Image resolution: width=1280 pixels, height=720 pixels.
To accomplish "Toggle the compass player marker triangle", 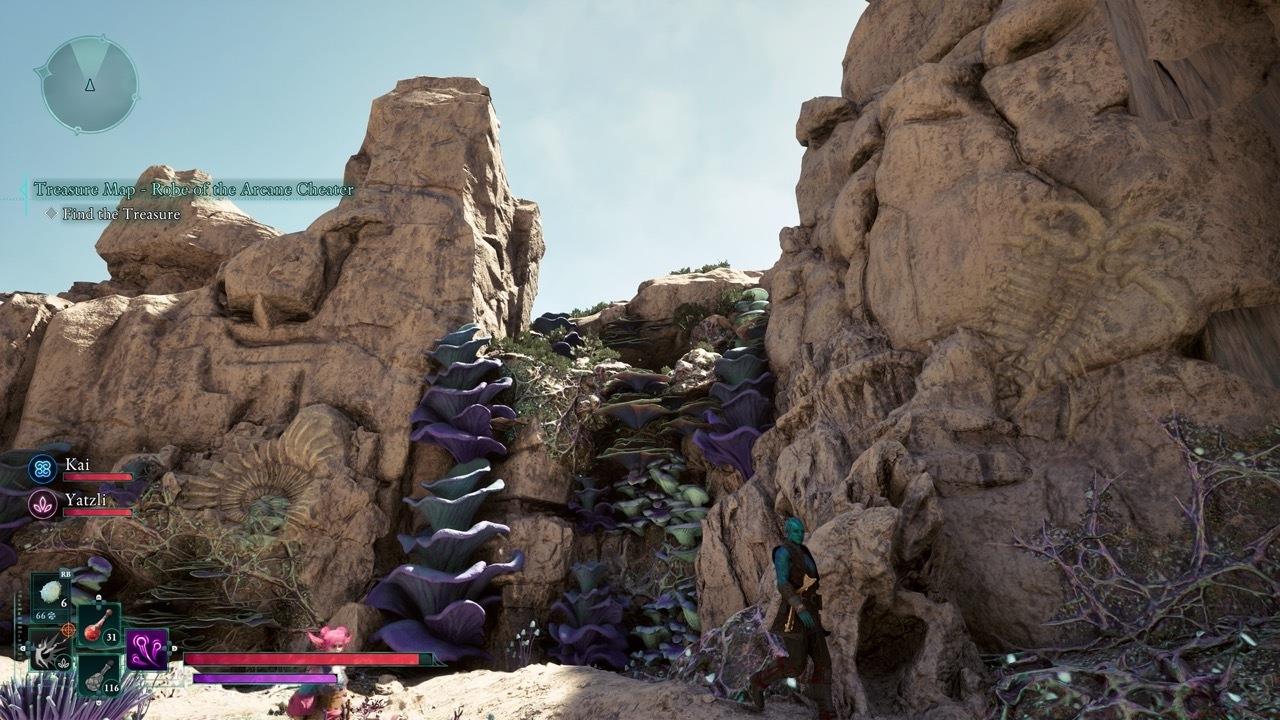I will point(90,87).
